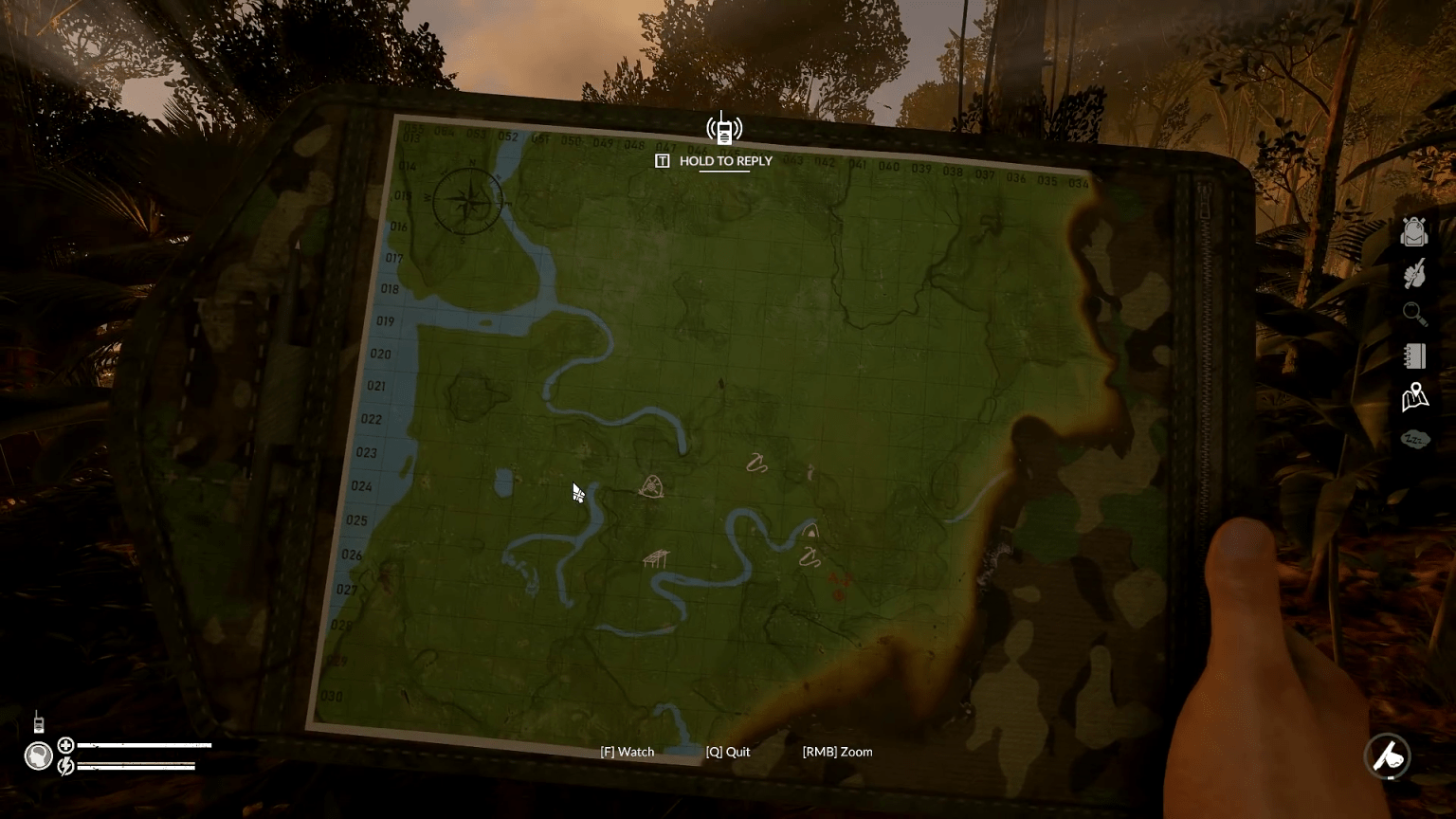
Task: Click the hand-drawn shelter marker on the map
Action: pos(658,559)
